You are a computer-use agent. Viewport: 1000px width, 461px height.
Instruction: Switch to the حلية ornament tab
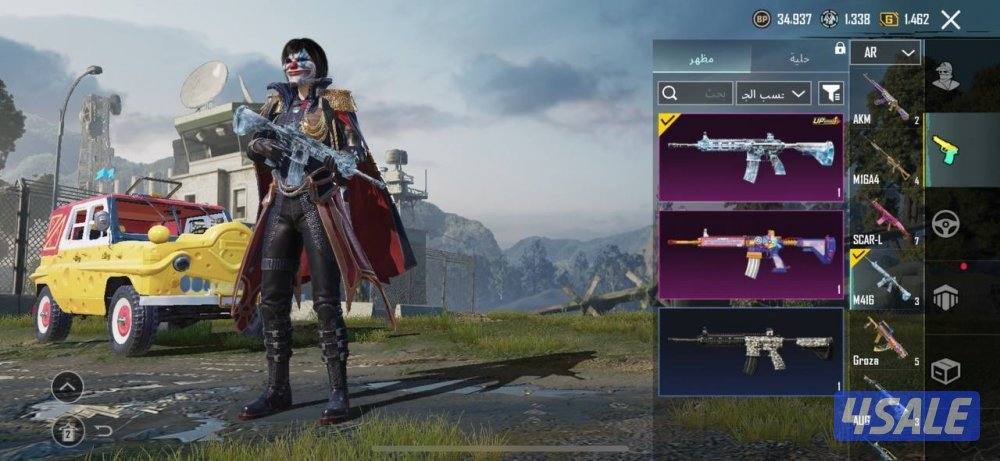(798, 57)
